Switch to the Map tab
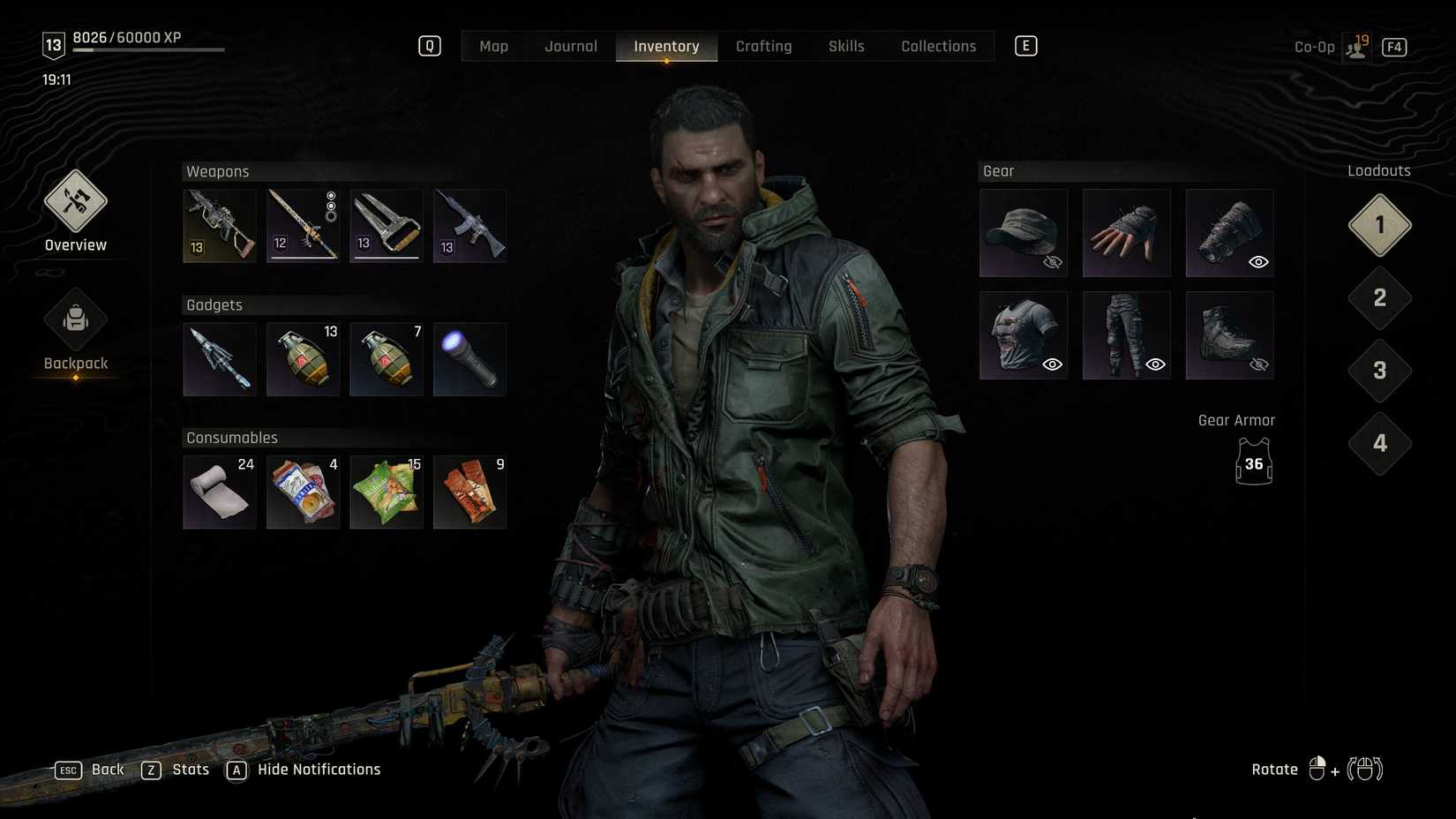Image resolution: width=1456 pixels, height=819 pixels. click(x=493, y=46)
